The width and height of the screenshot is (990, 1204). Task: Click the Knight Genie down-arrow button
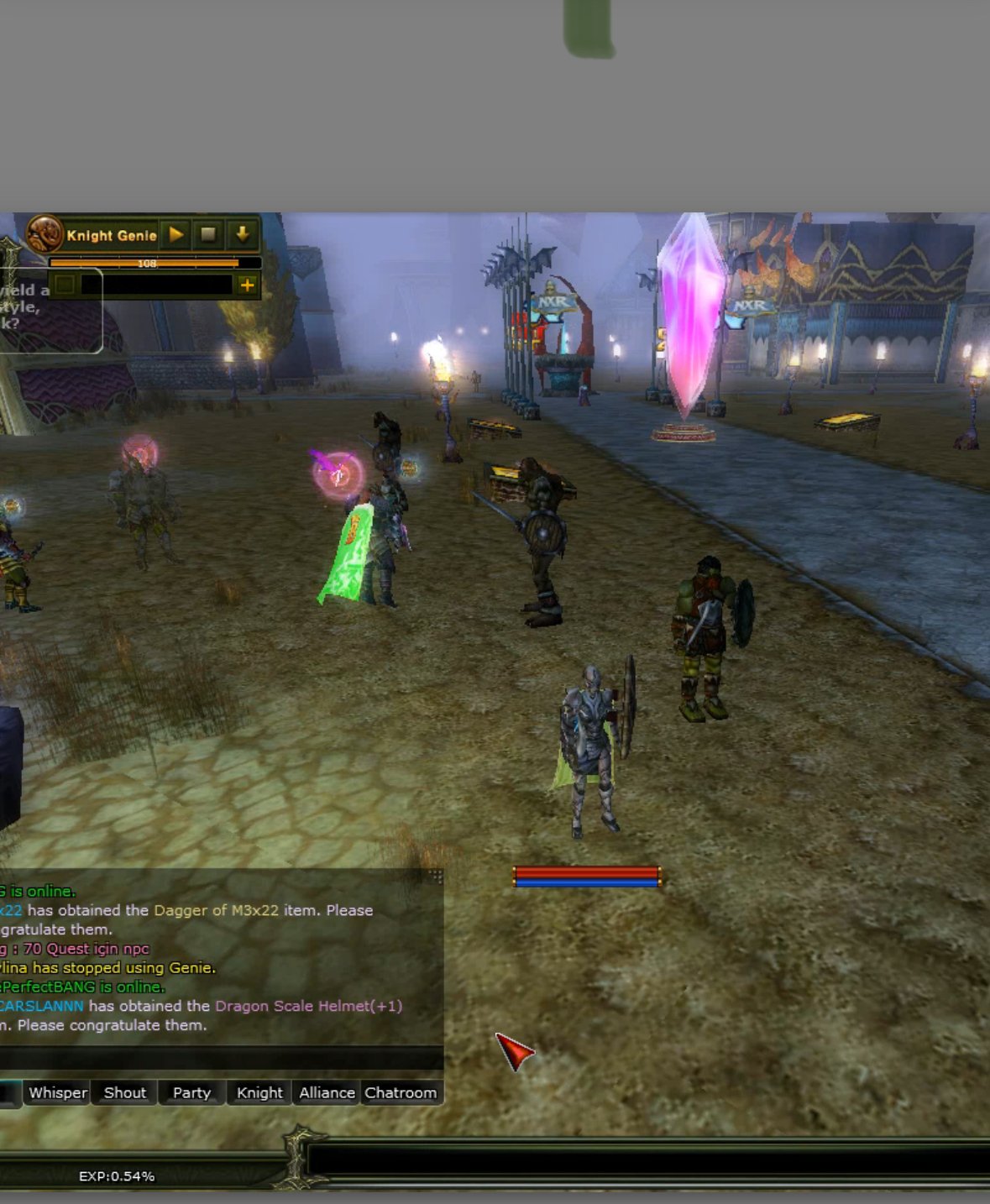pyautogui.click(x=243, y=235)
